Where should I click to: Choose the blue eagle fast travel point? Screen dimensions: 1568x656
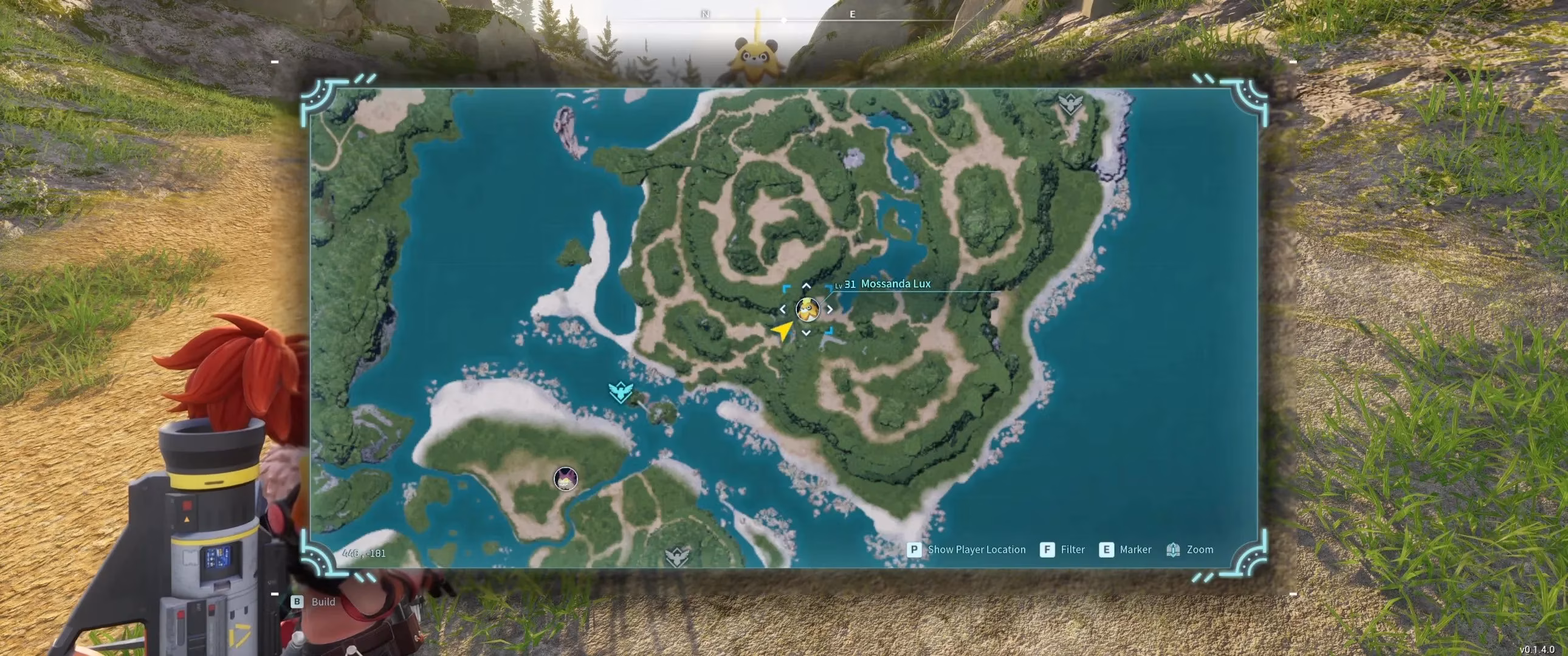pyautogui.click(x=621, y=391)
